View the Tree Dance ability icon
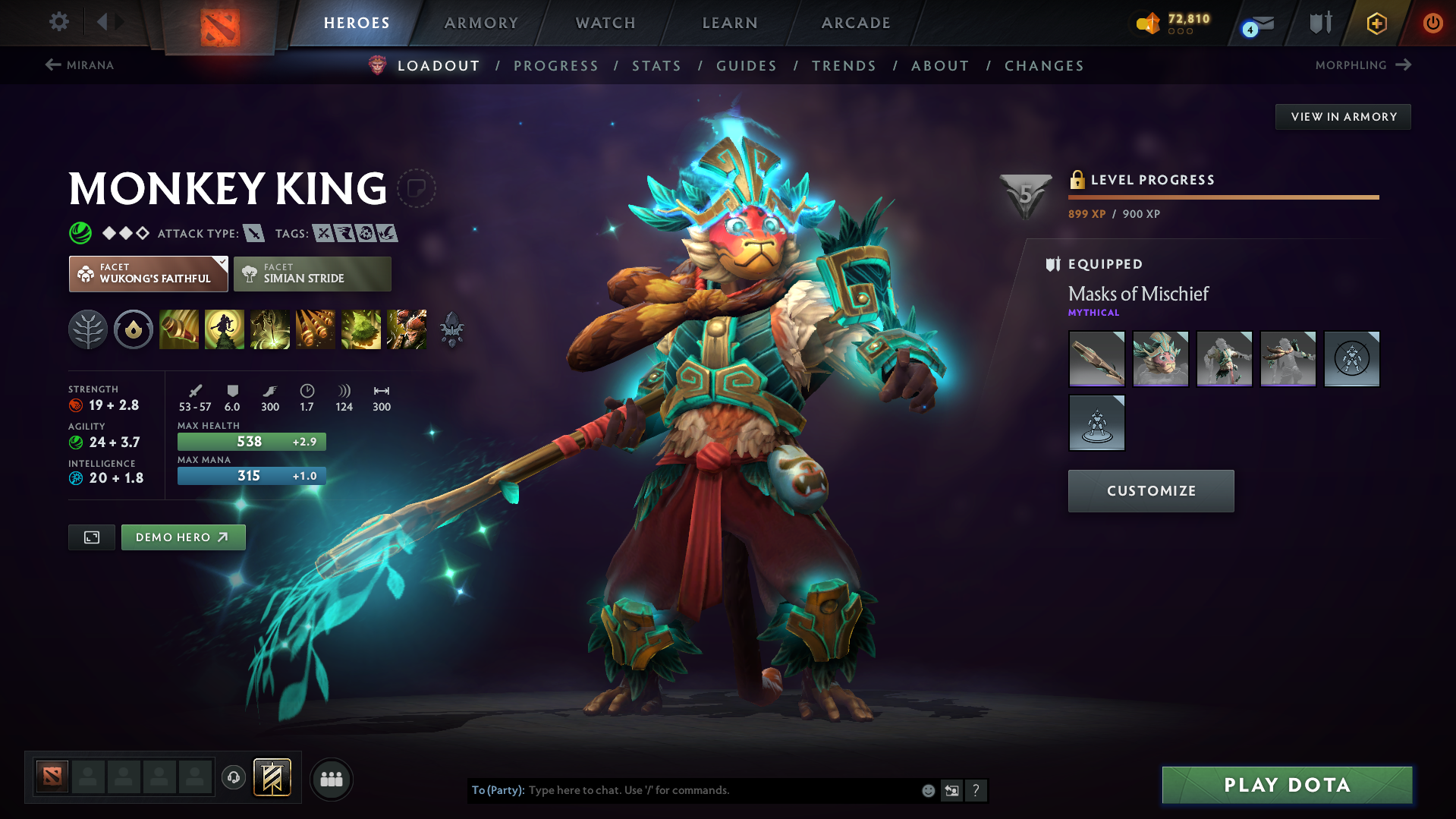The height and width of the screenshot is (819, 1456). tap(224, 329)
